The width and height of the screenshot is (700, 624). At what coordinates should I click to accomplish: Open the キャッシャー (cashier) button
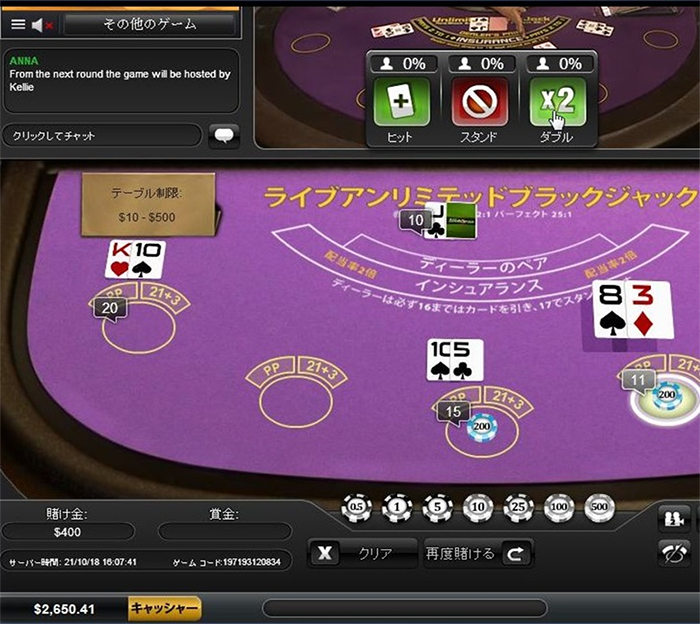(x=165, y=608)
